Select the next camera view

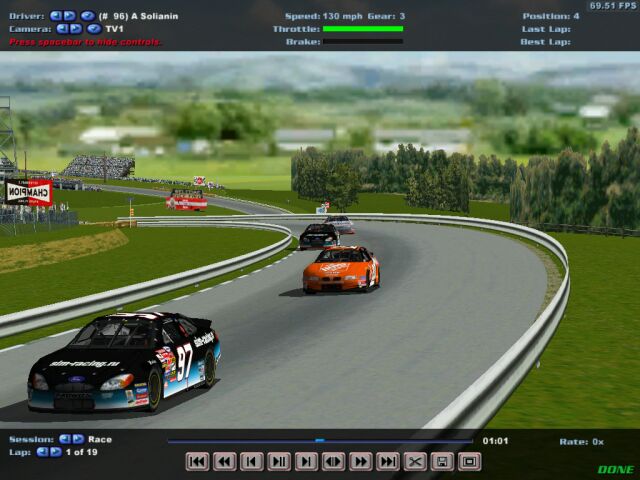(x=75, y=29)
